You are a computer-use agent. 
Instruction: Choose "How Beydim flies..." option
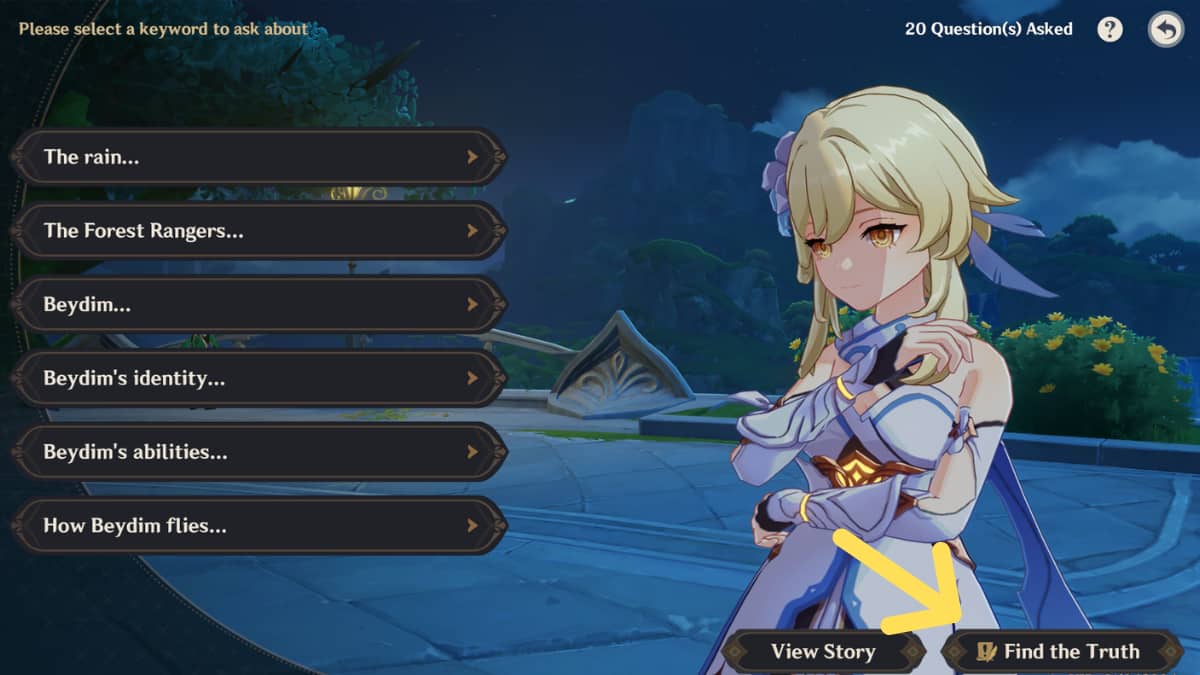[258, 526]
